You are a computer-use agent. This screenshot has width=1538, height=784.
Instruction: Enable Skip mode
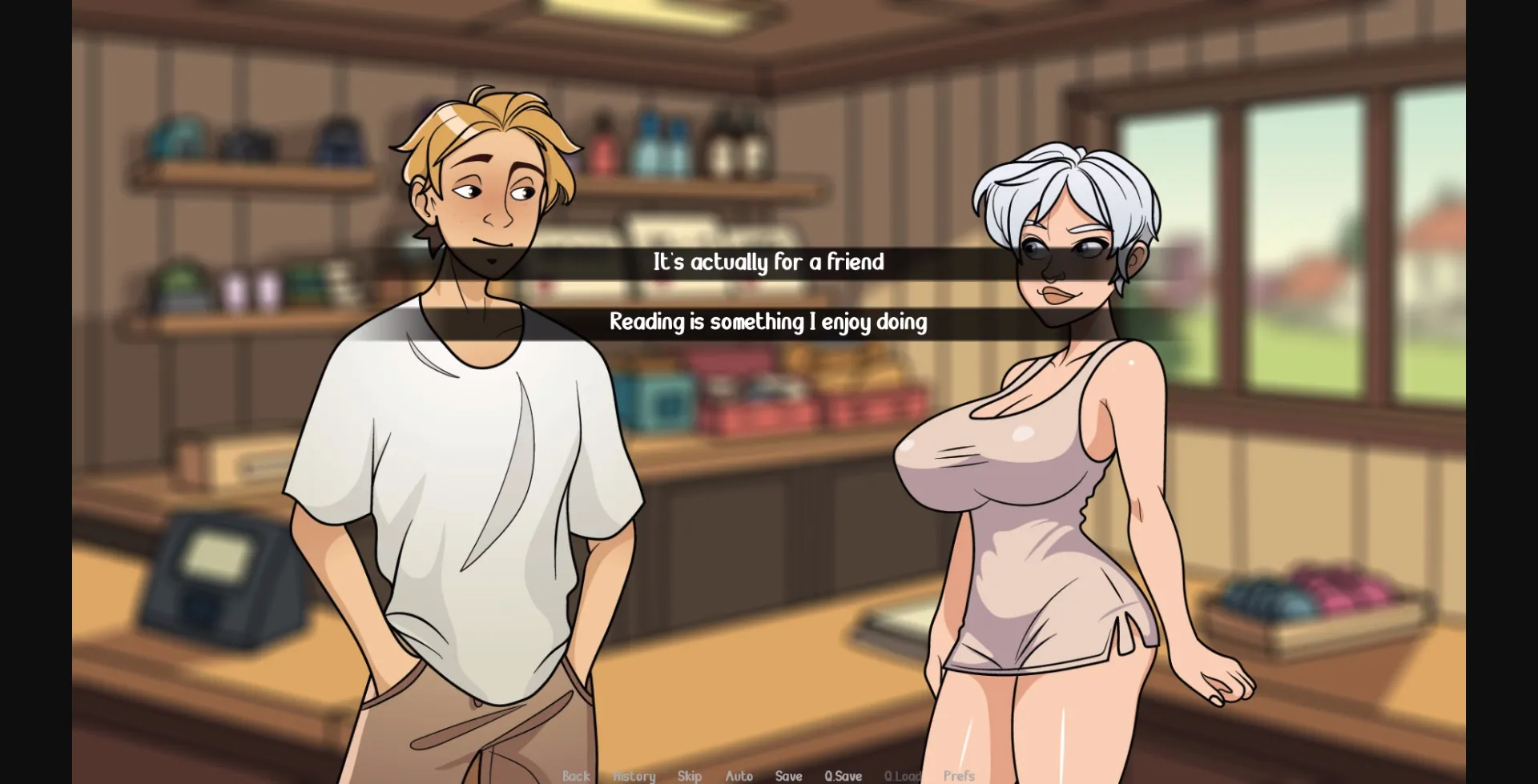(688, 776)
